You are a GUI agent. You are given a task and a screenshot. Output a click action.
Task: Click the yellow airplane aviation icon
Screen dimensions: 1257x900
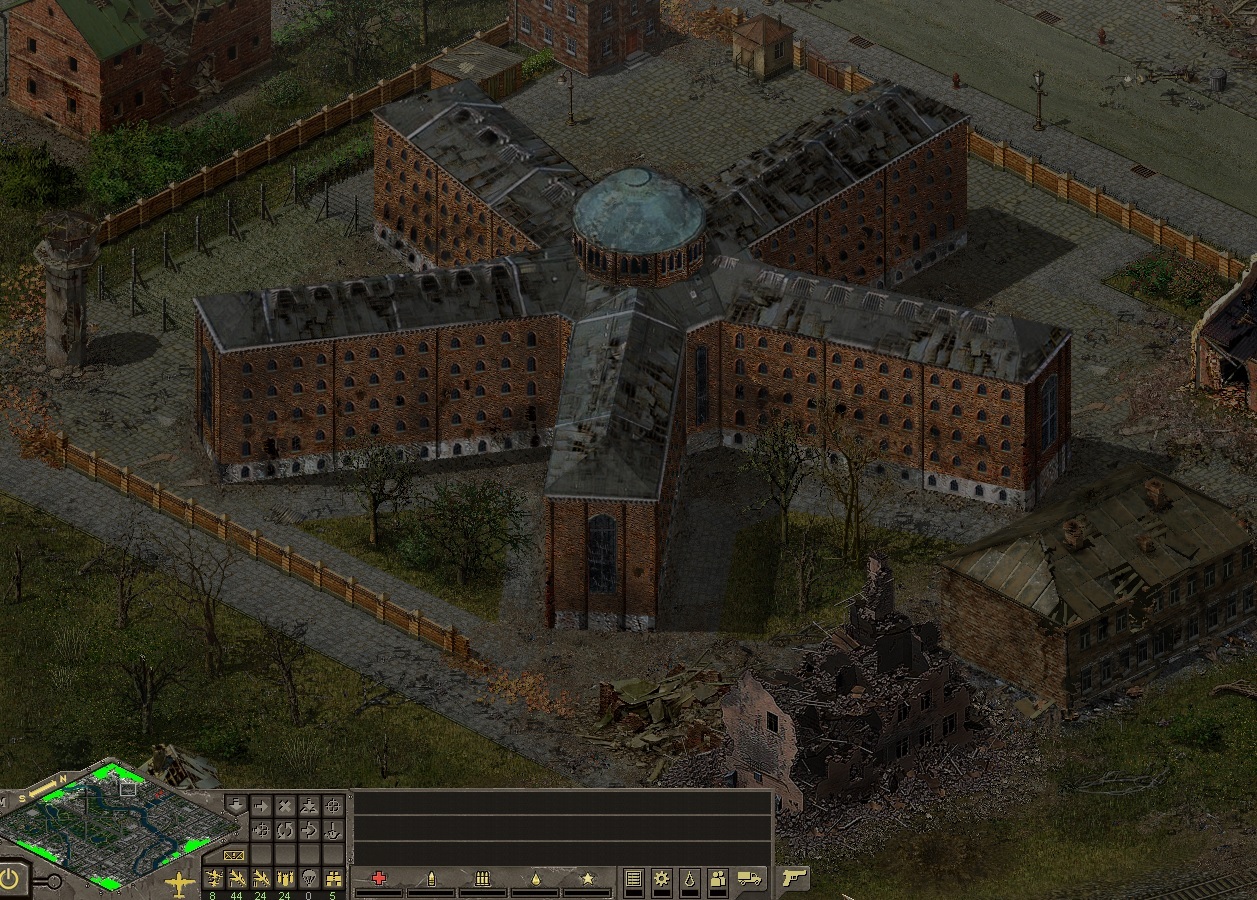click(180, 883)
